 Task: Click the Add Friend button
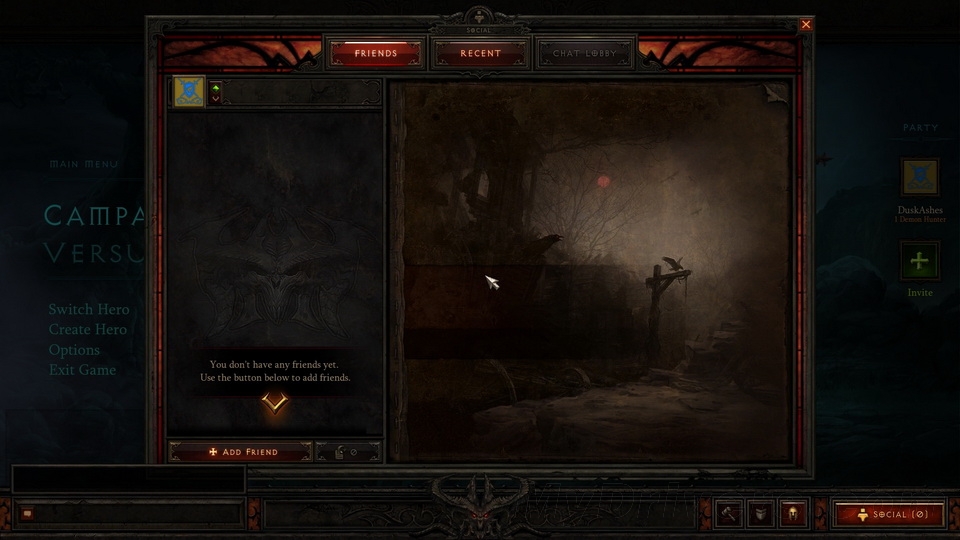pos(240,452)
